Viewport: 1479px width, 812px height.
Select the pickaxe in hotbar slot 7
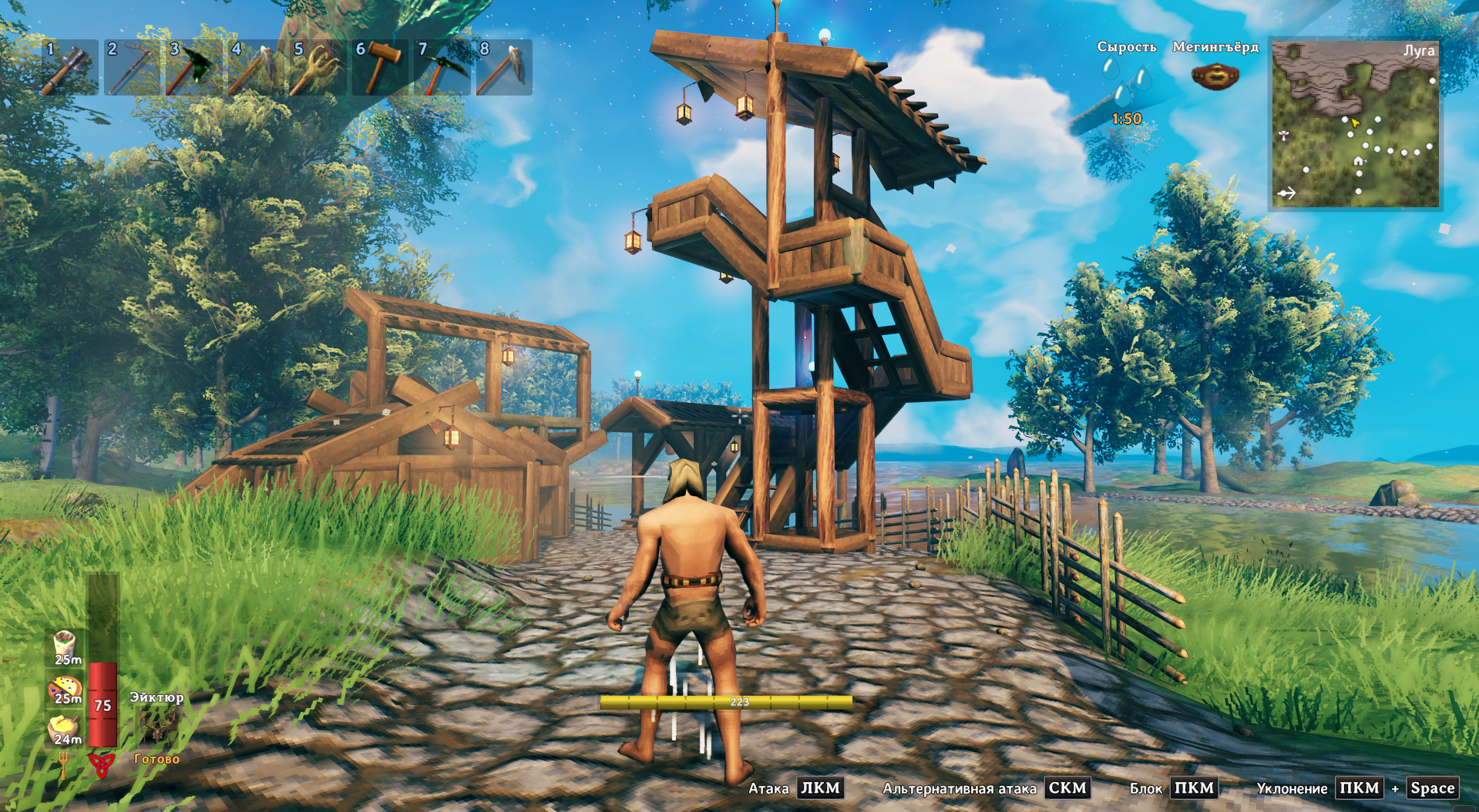pos(442,68)
